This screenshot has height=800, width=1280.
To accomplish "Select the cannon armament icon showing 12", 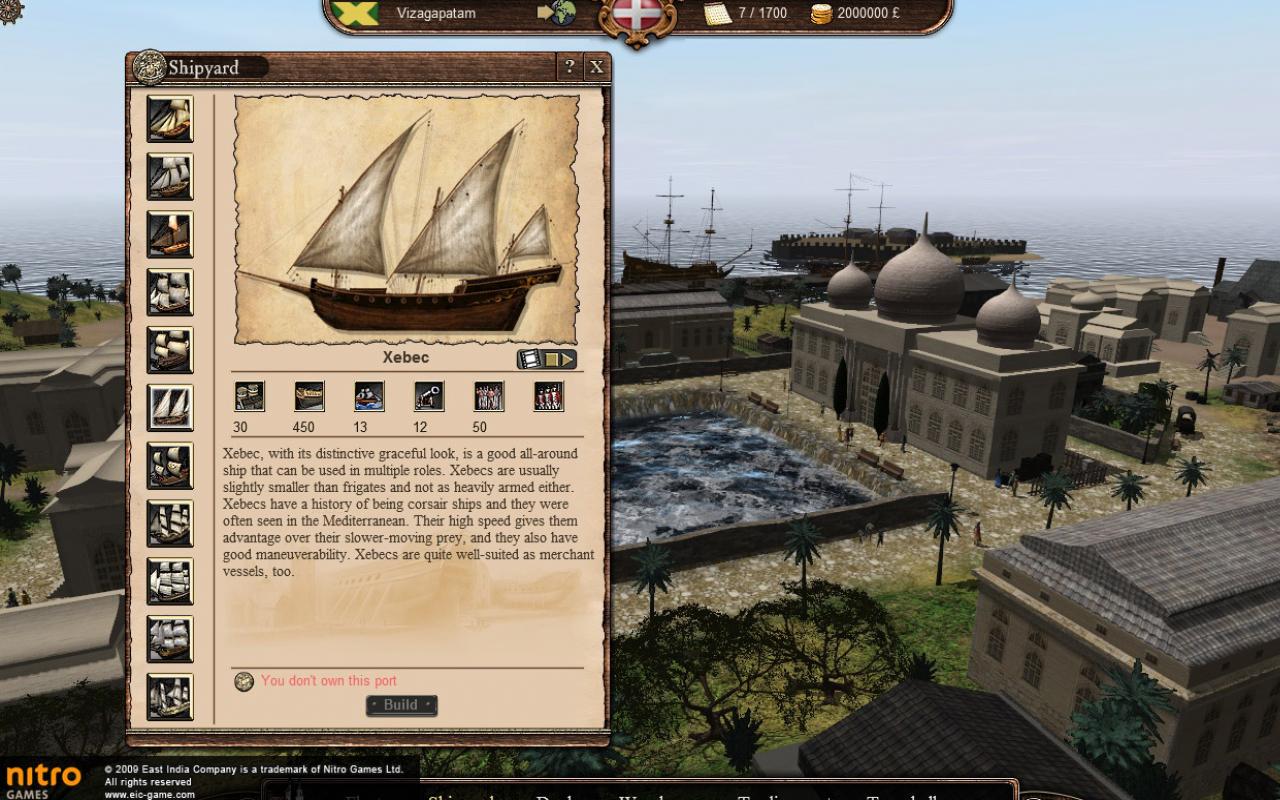I will click(428, 396).
